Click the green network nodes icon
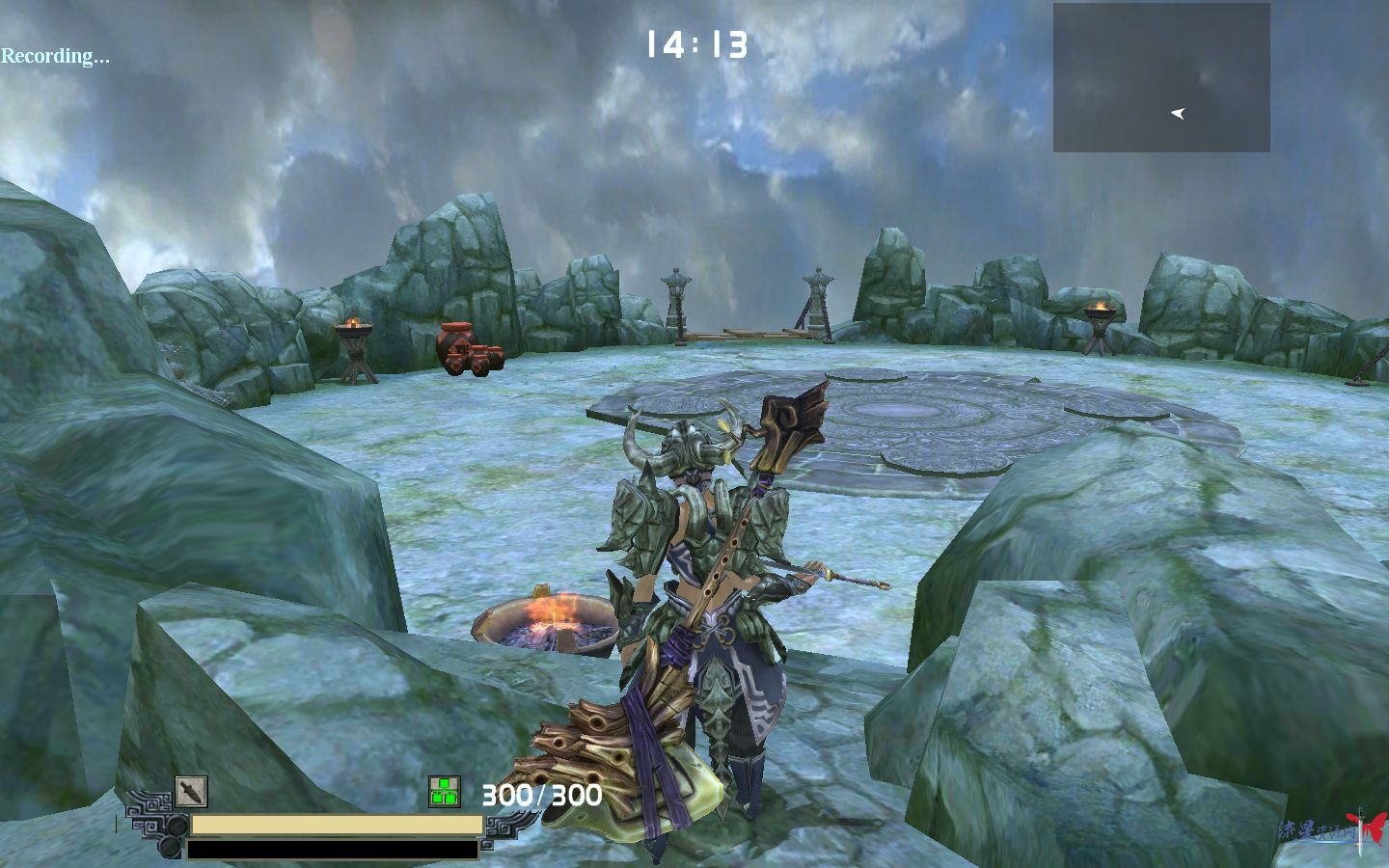Image resolution: width=1389 pixels, height=868 pixels. tap(444, 792)
